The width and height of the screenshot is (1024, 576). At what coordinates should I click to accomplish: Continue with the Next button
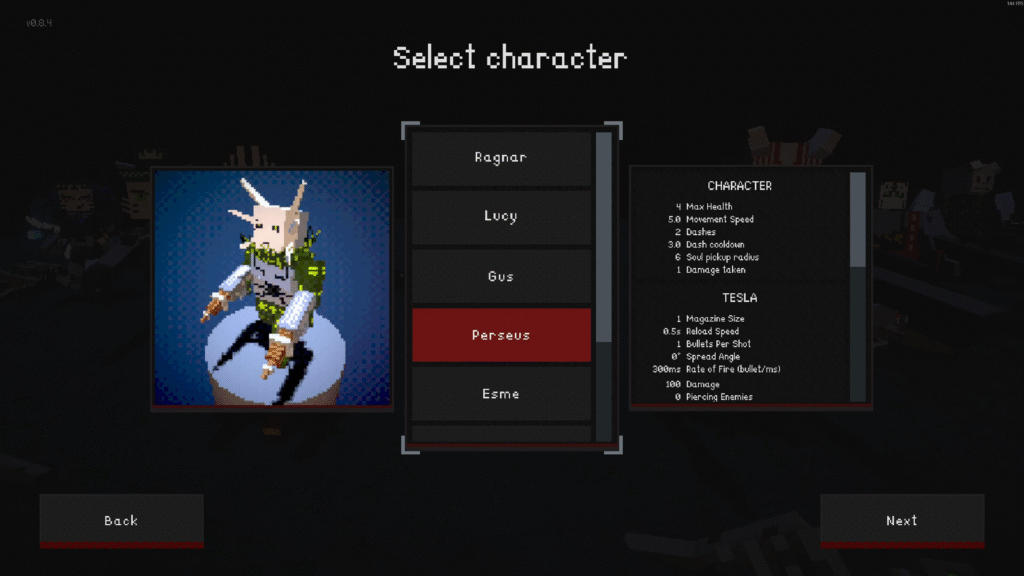(902, 520)
